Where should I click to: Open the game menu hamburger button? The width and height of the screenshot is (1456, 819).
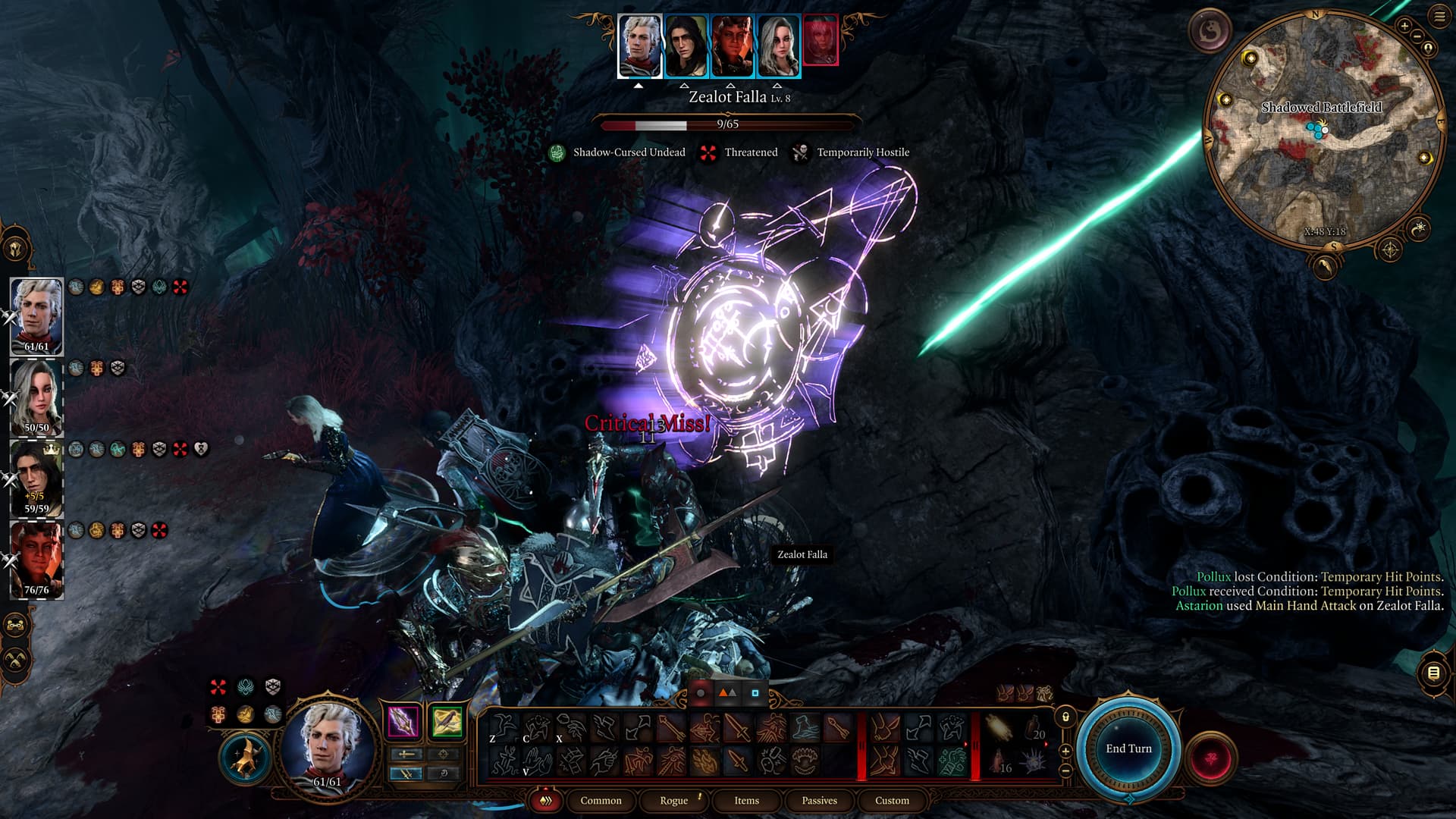pyautogui.click(x=1439, y=17)
